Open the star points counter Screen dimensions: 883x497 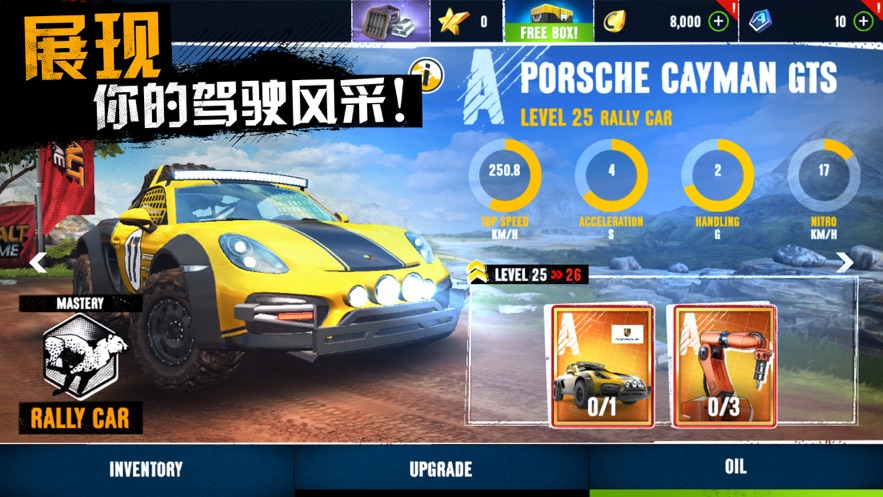pyautogui.click(x=465, y=21)
